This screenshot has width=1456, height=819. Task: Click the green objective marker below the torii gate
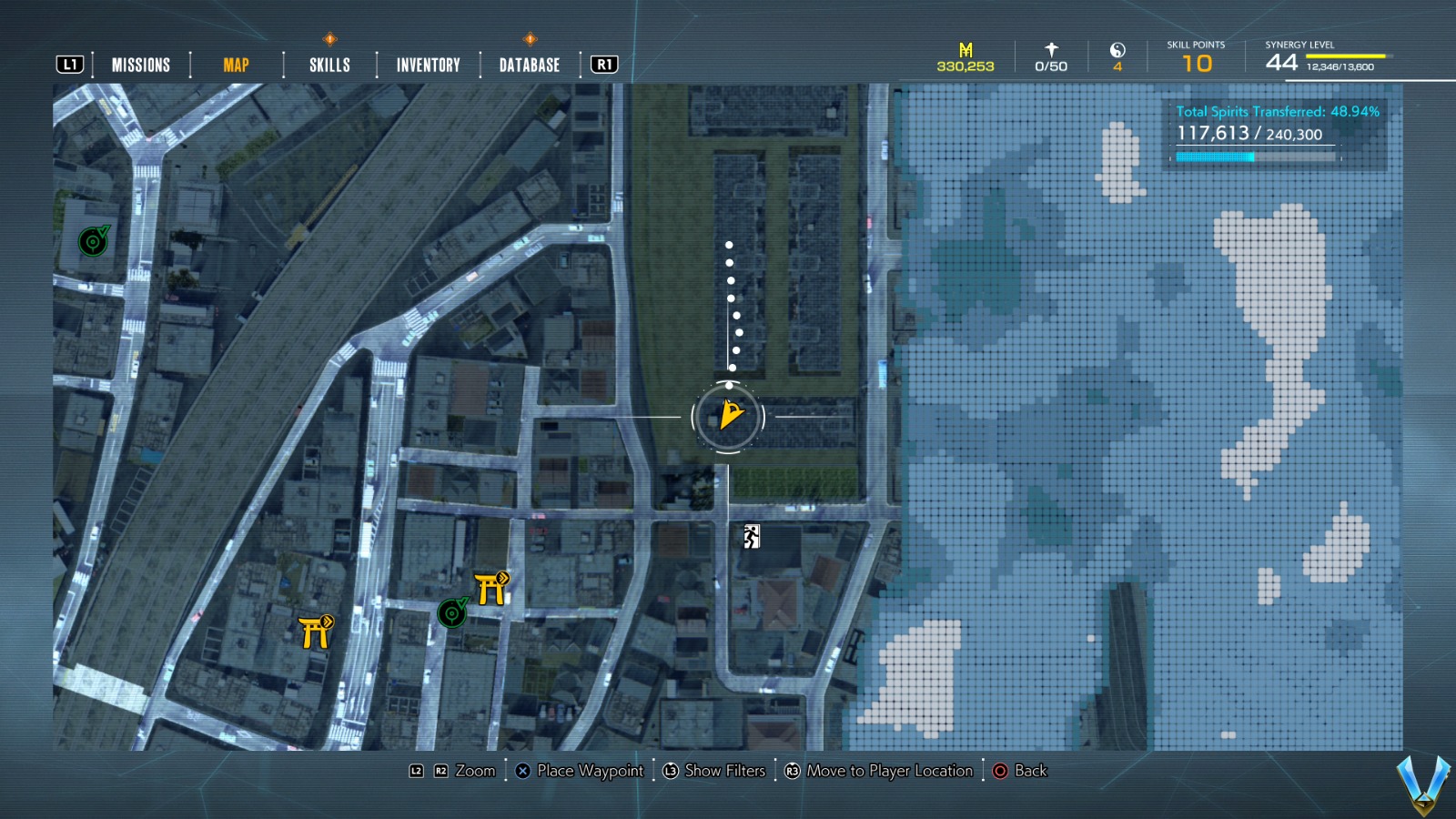tap(454, 613)
